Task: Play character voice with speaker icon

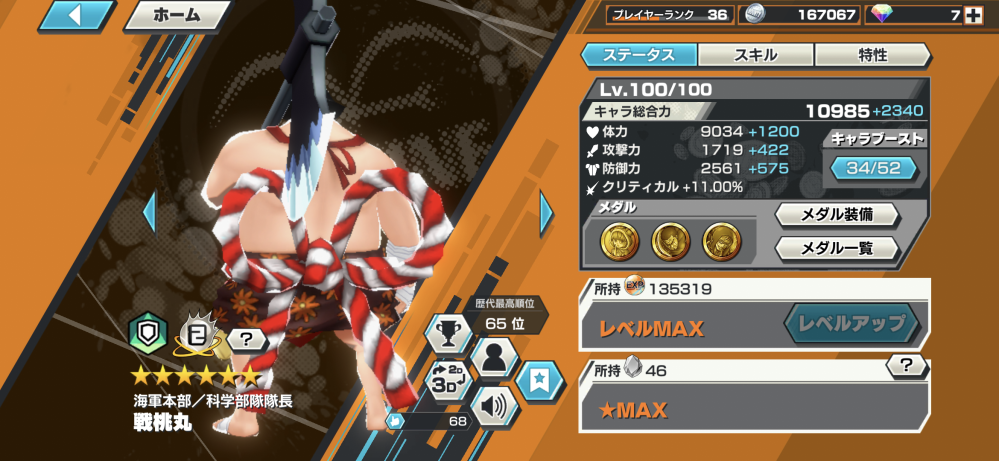Action: pos(495,406)
